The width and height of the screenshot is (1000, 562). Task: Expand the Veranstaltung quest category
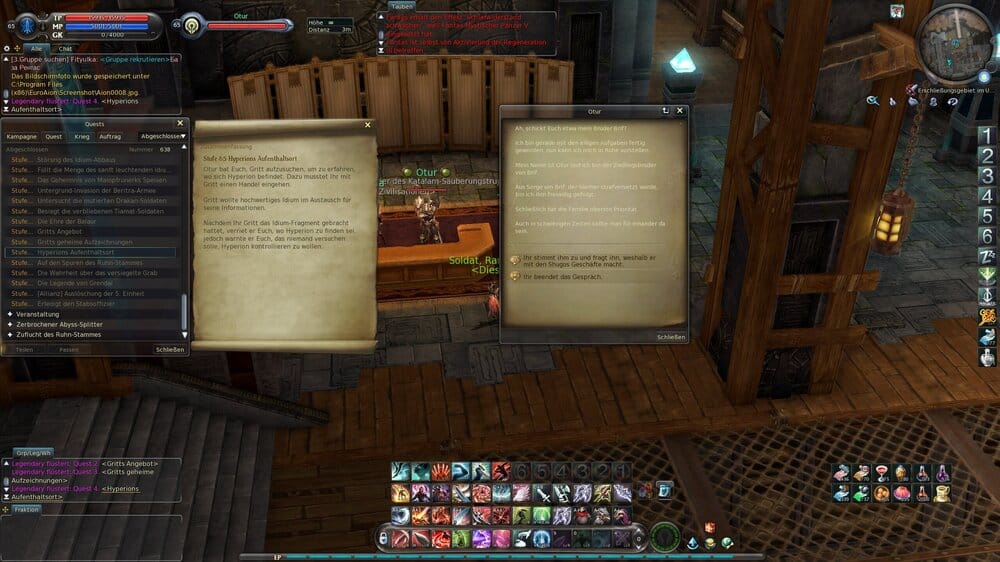click(x=38, y=314)
